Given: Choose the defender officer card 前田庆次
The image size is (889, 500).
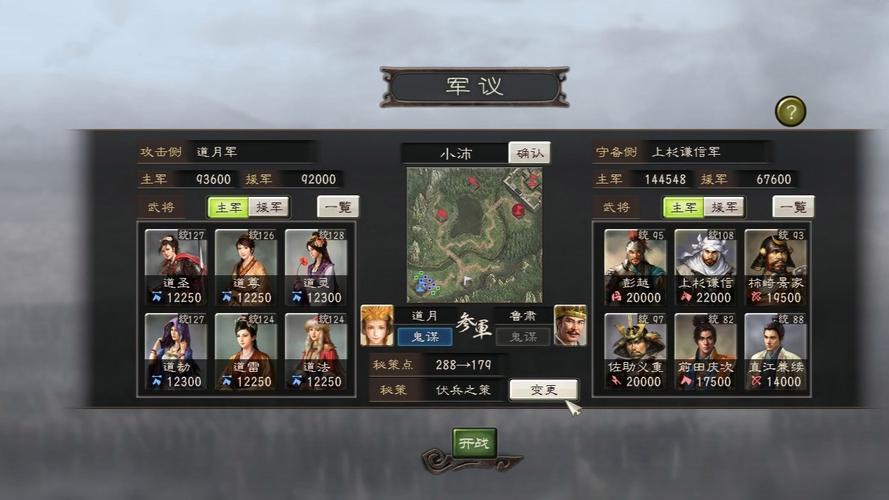Looking at the screenshot, I should pos(705,351).
